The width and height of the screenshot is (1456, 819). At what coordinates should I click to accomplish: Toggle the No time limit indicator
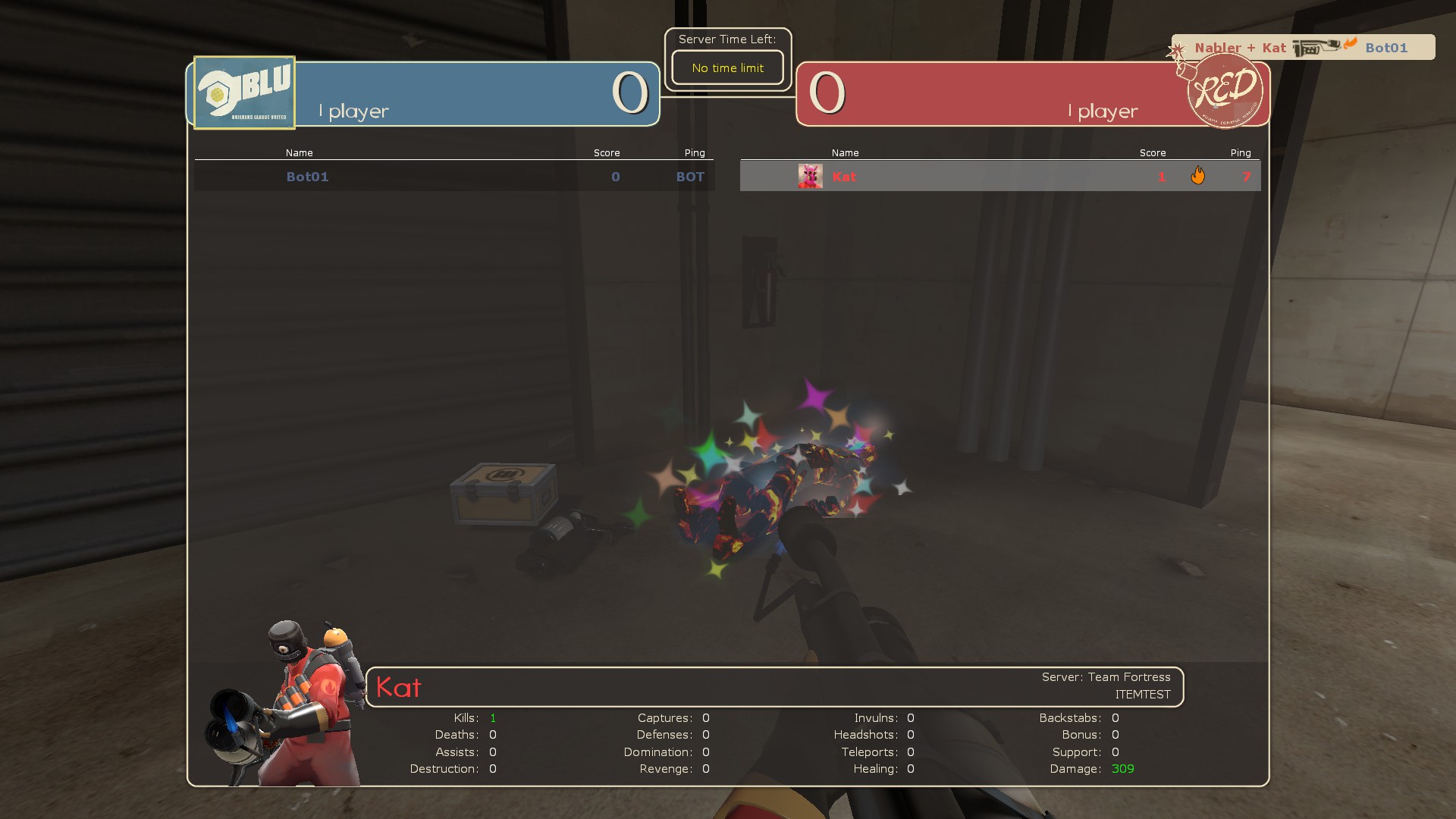[x=727, y=67]
